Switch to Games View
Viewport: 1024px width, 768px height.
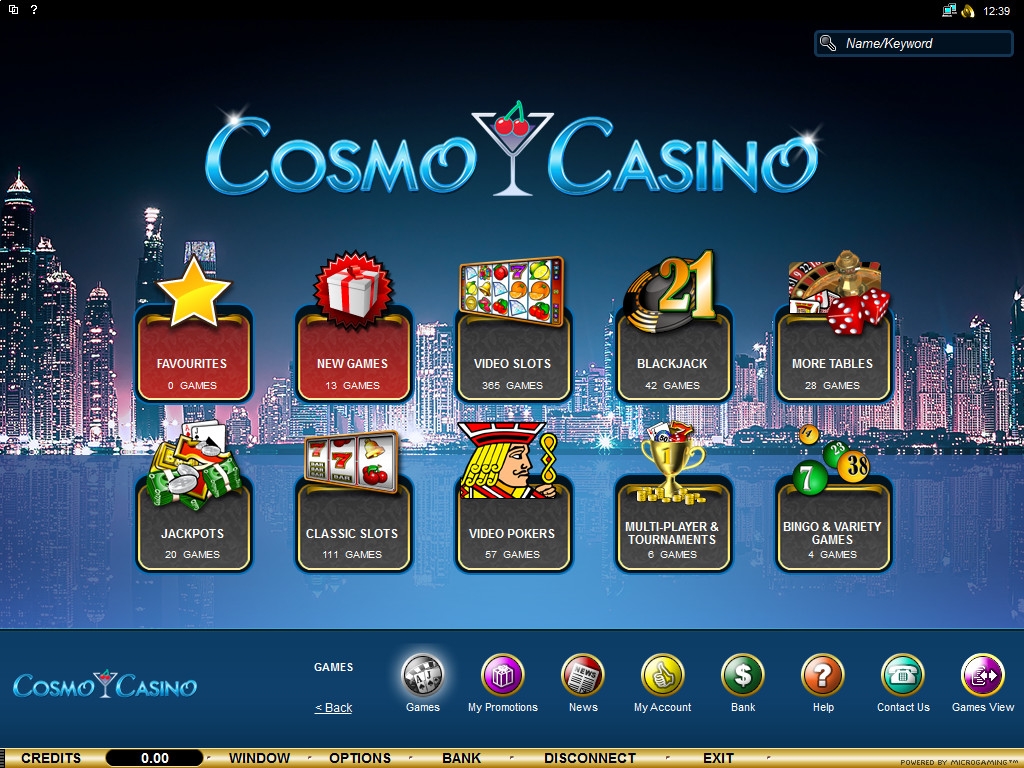click(983, 676)
